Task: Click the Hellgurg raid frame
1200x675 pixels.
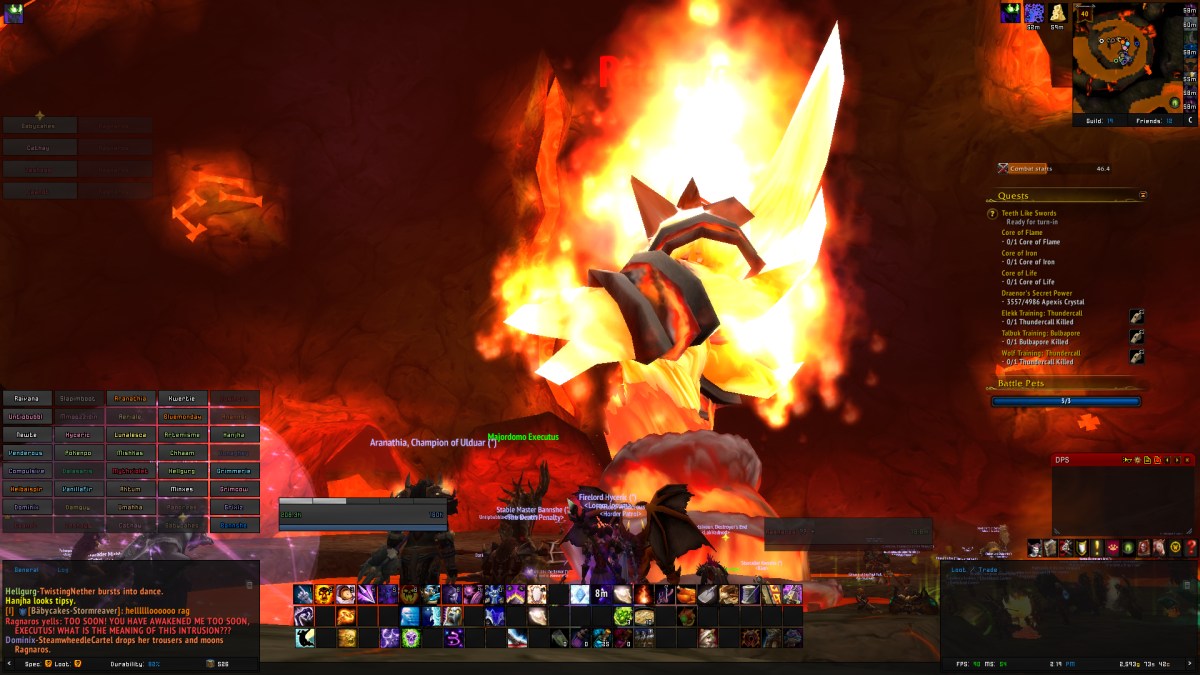Action: [183, 470]
